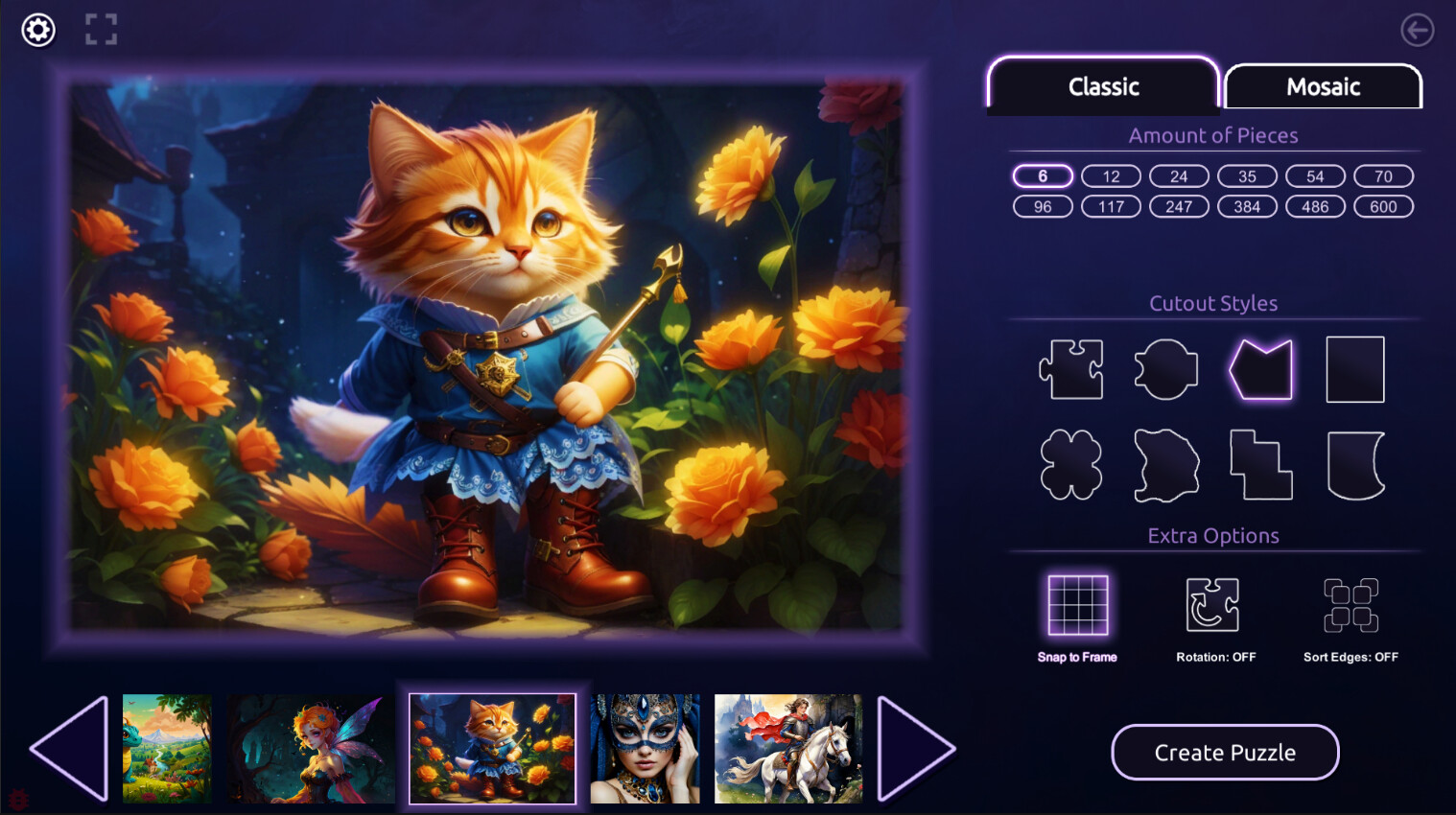This screenshot has height=815, width=1456.
Task: Select the stepped zigzag cutout style
Action: (1260, 463)
